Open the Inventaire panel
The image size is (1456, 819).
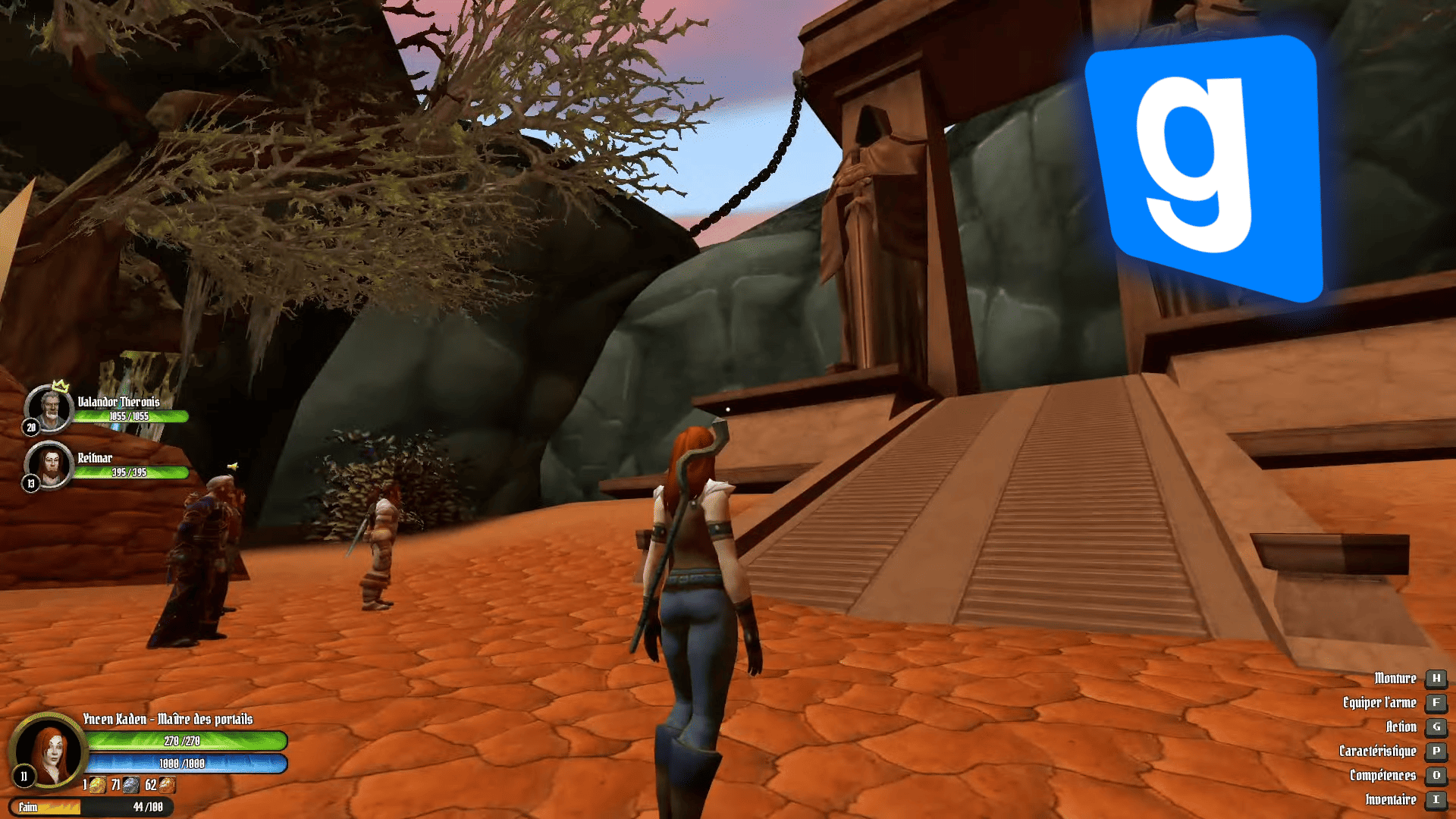point(1391,800)
